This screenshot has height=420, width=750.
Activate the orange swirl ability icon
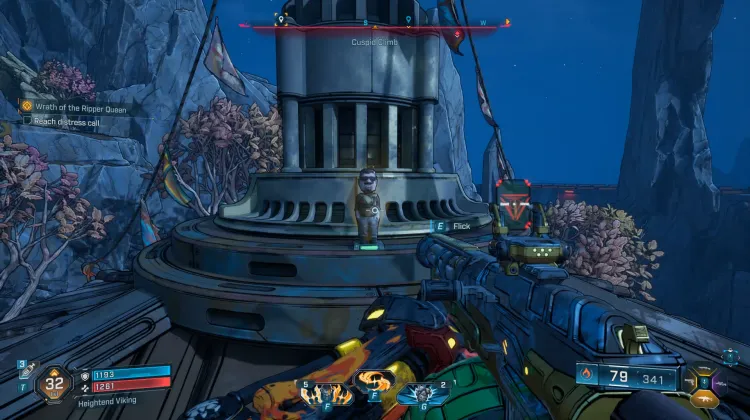(x=372, y=383)
